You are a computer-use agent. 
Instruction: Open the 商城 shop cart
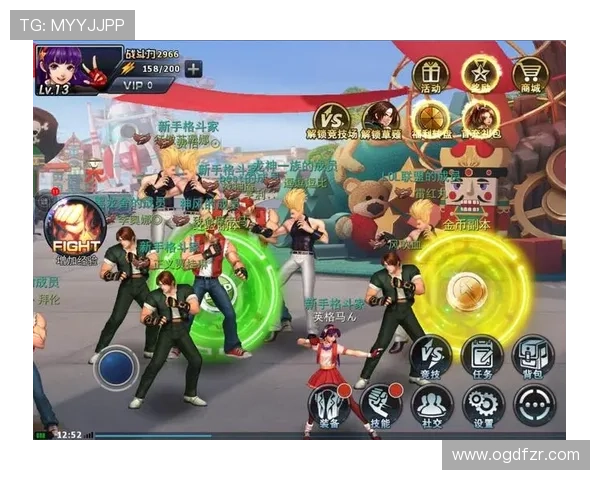pos(530,73)
